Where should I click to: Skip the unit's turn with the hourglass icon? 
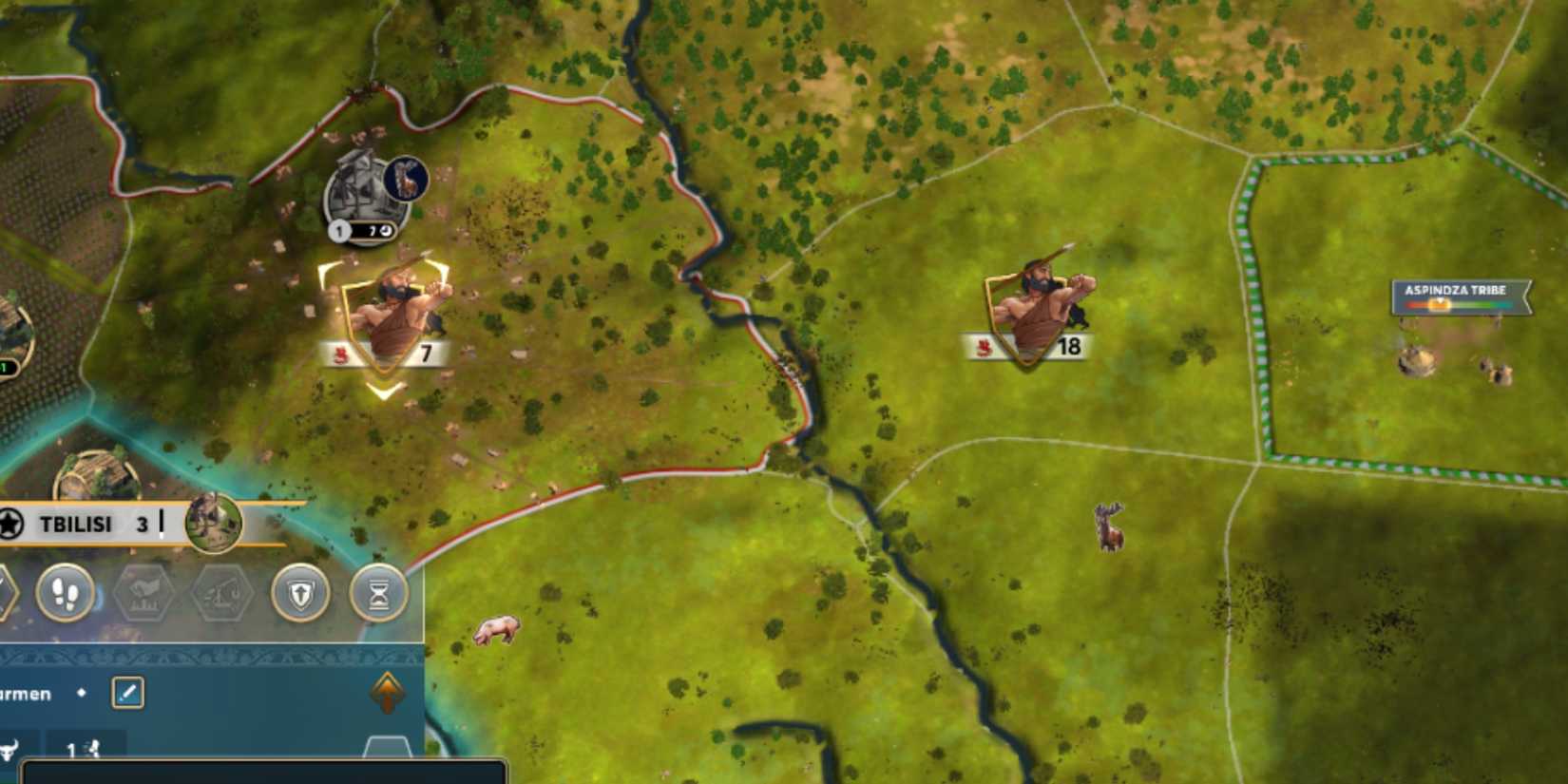(379, 593)
